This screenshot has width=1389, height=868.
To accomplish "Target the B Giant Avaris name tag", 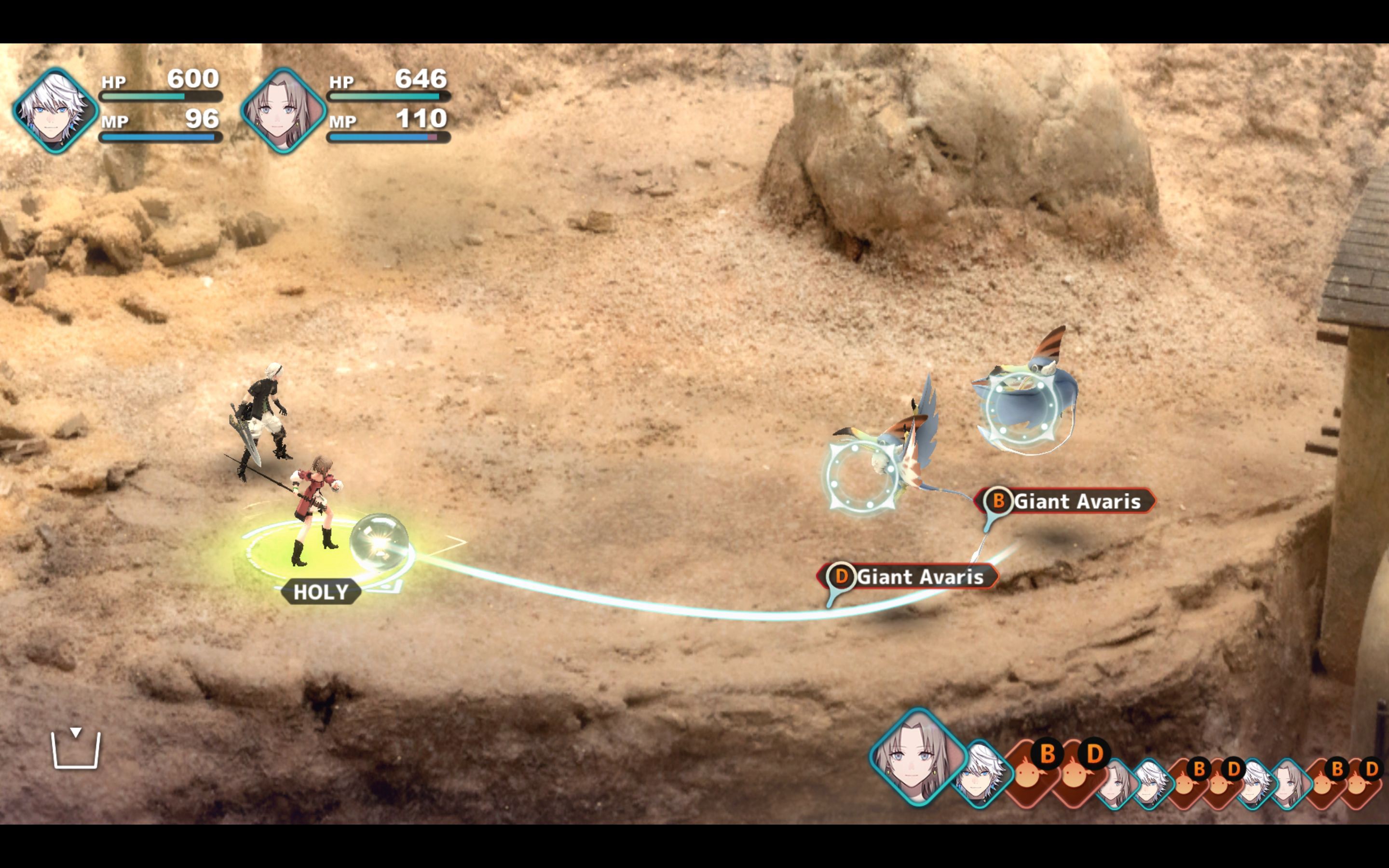I will coord(1066,501).
